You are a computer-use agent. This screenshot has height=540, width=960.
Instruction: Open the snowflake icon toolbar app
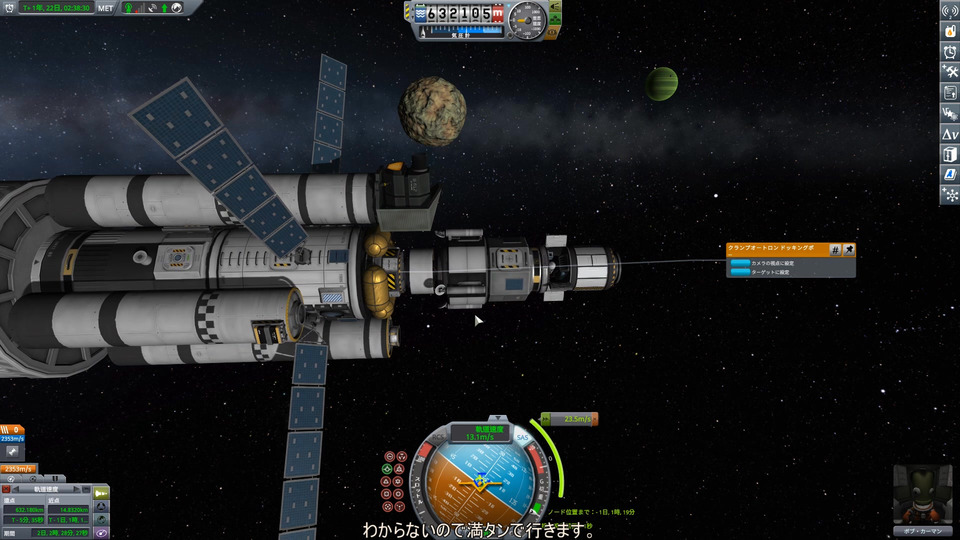(x=950, y=194)
